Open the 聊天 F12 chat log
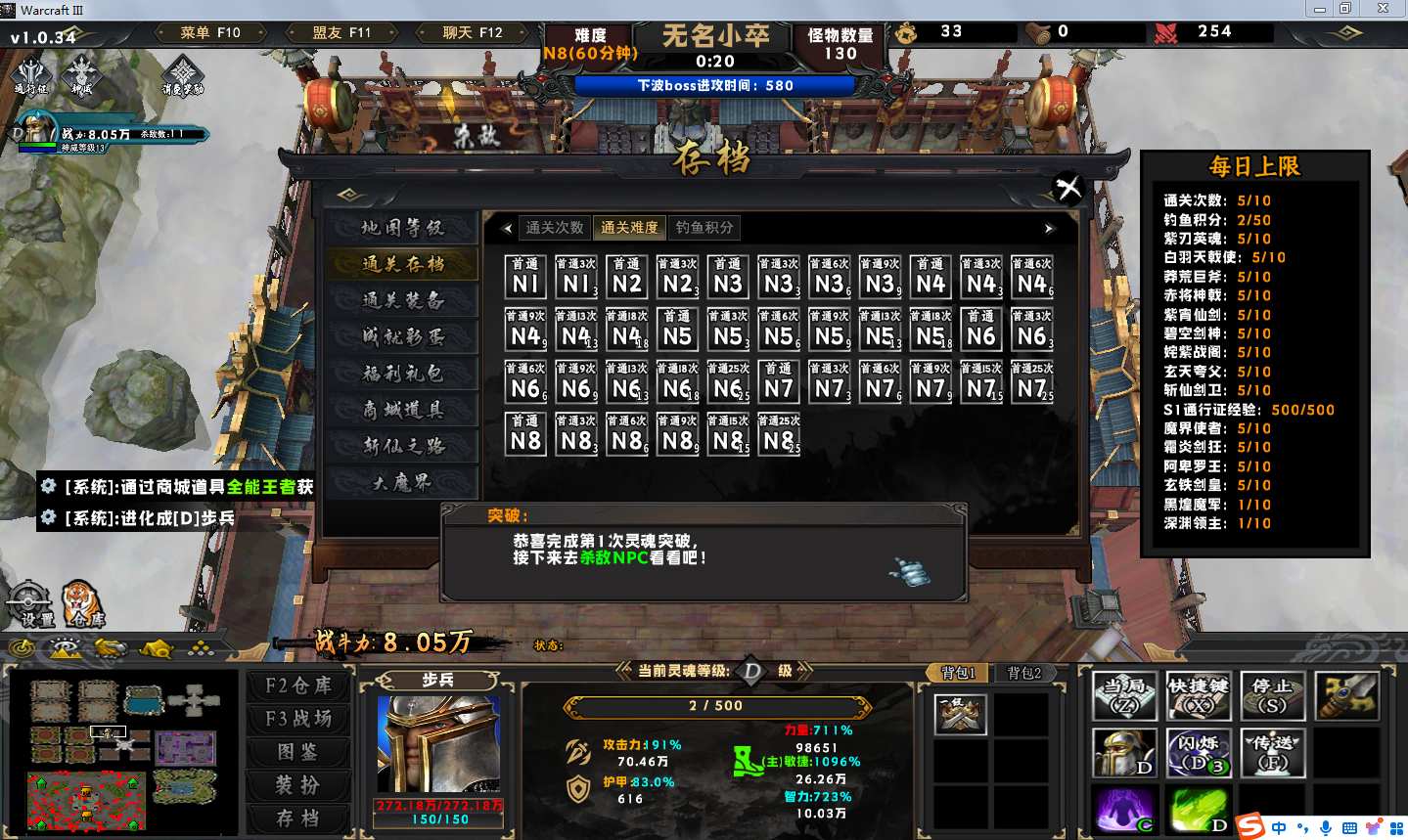This screenshot has height=840, width=1408. [473, 32]
